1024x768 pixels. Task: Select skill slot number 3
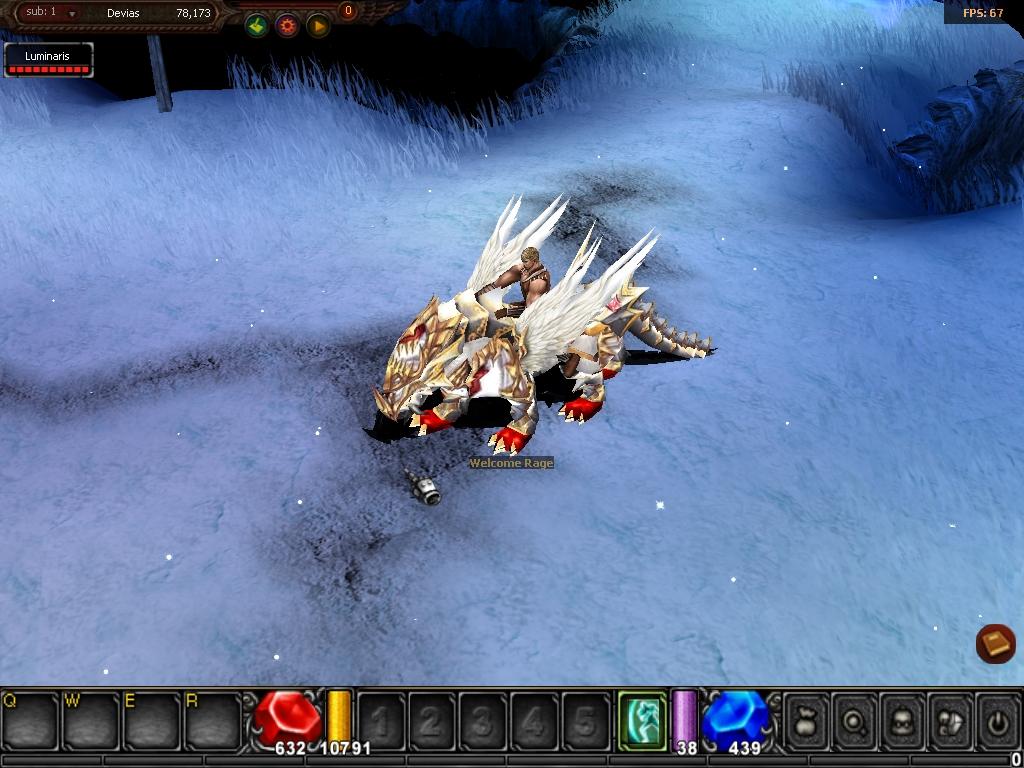[483, 720]
